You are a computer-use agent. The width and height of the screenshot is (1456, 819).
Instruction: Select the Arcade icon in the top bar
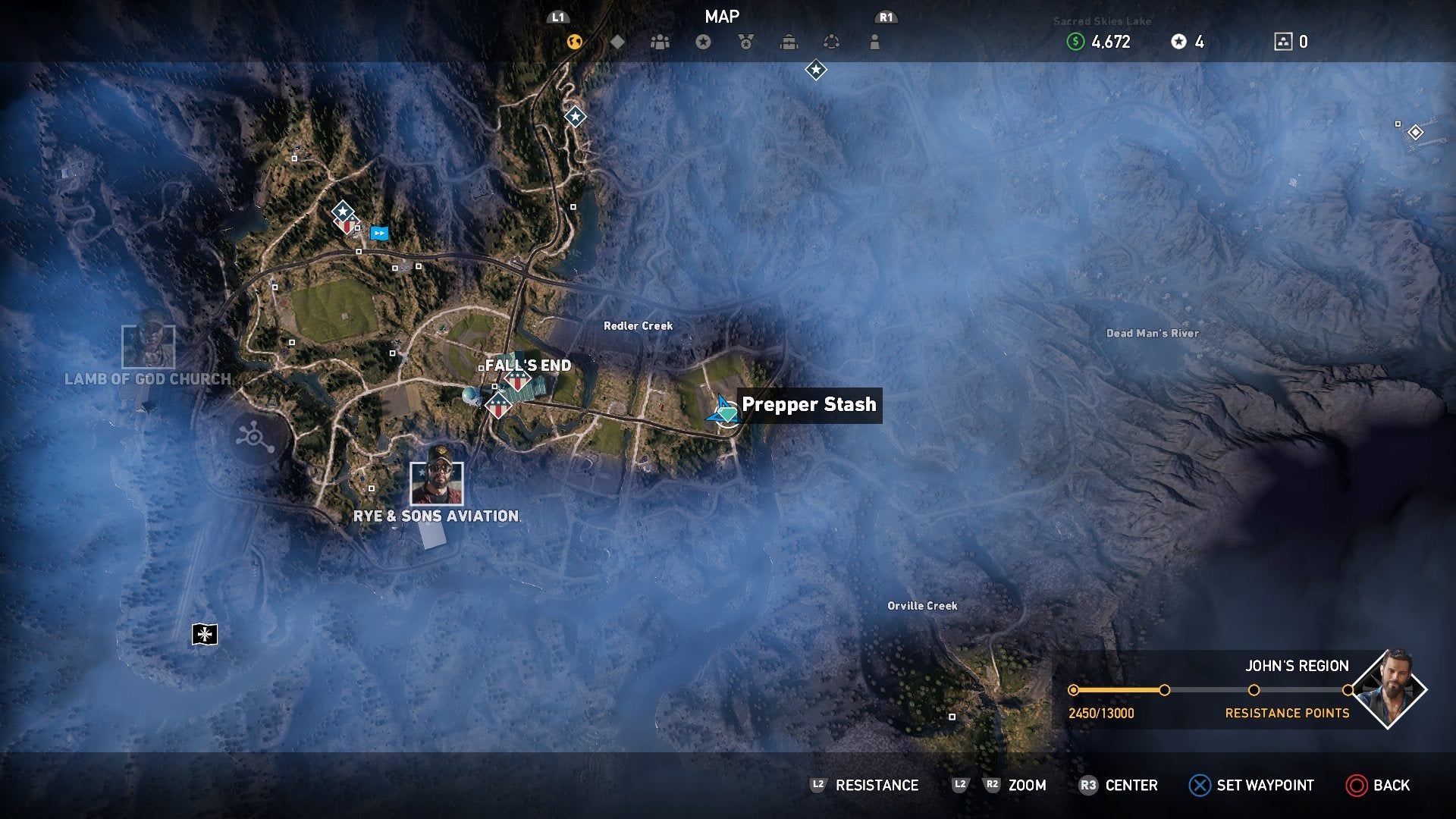click(833, 42)
